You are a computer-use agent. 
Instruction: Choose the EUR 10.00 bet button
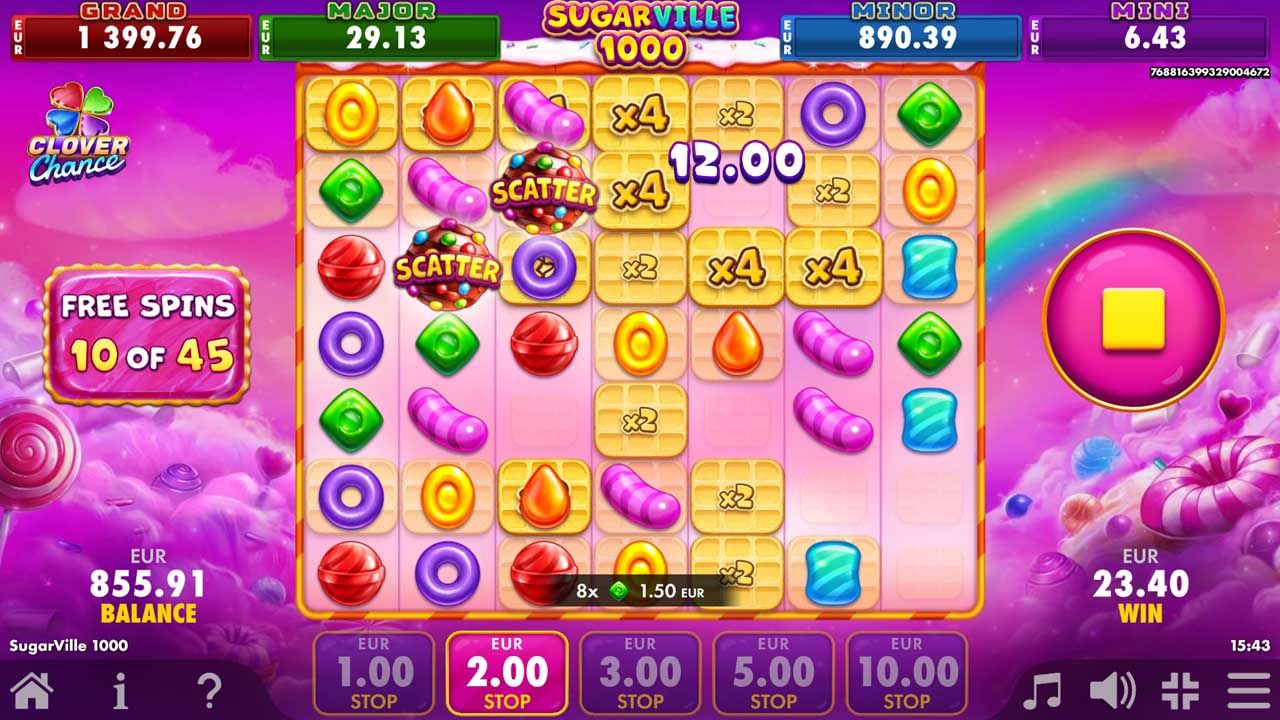click(907, 672)
